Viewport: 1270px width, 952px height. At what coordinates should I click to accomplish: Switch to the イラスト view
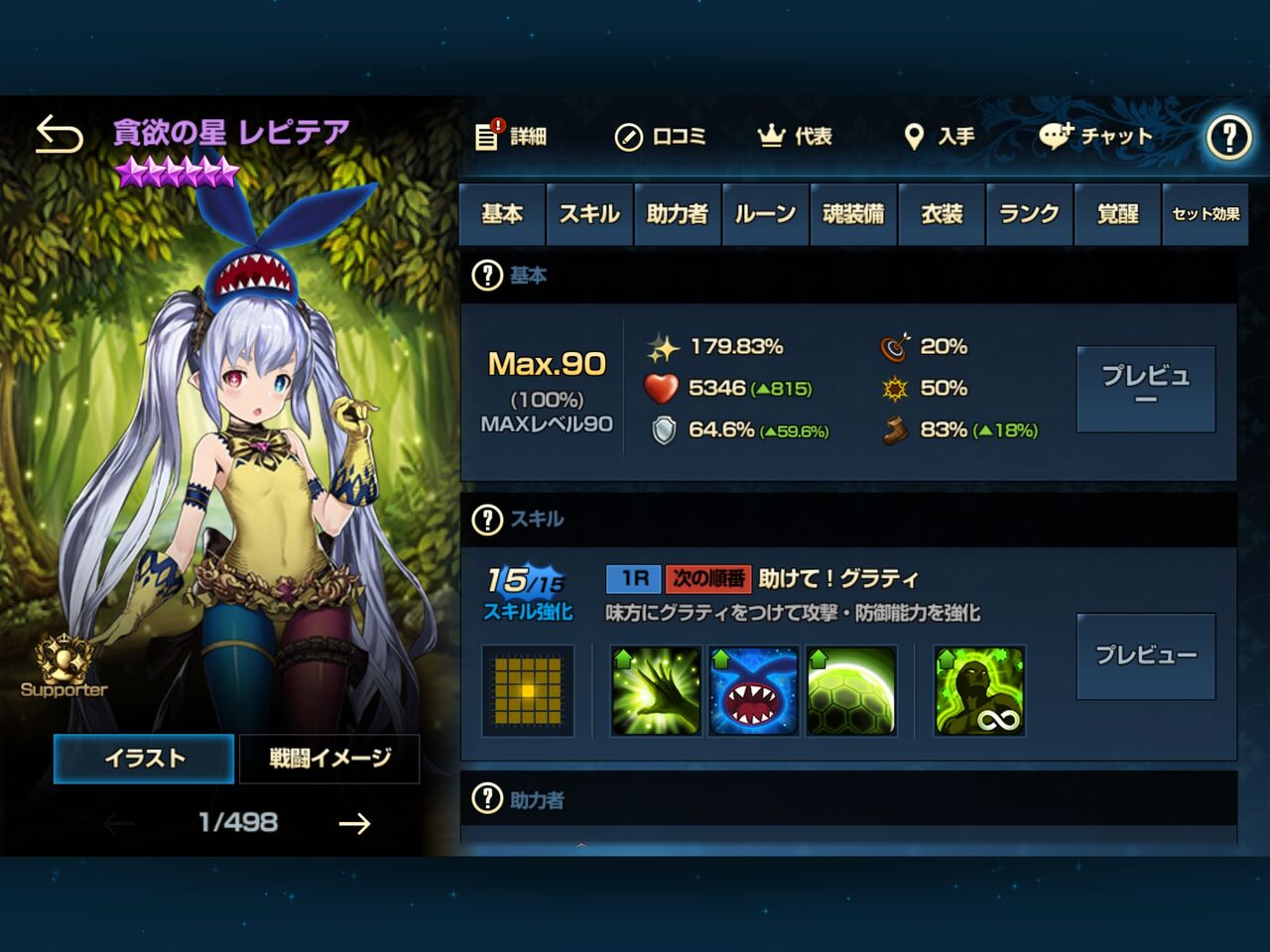point(144,758)
